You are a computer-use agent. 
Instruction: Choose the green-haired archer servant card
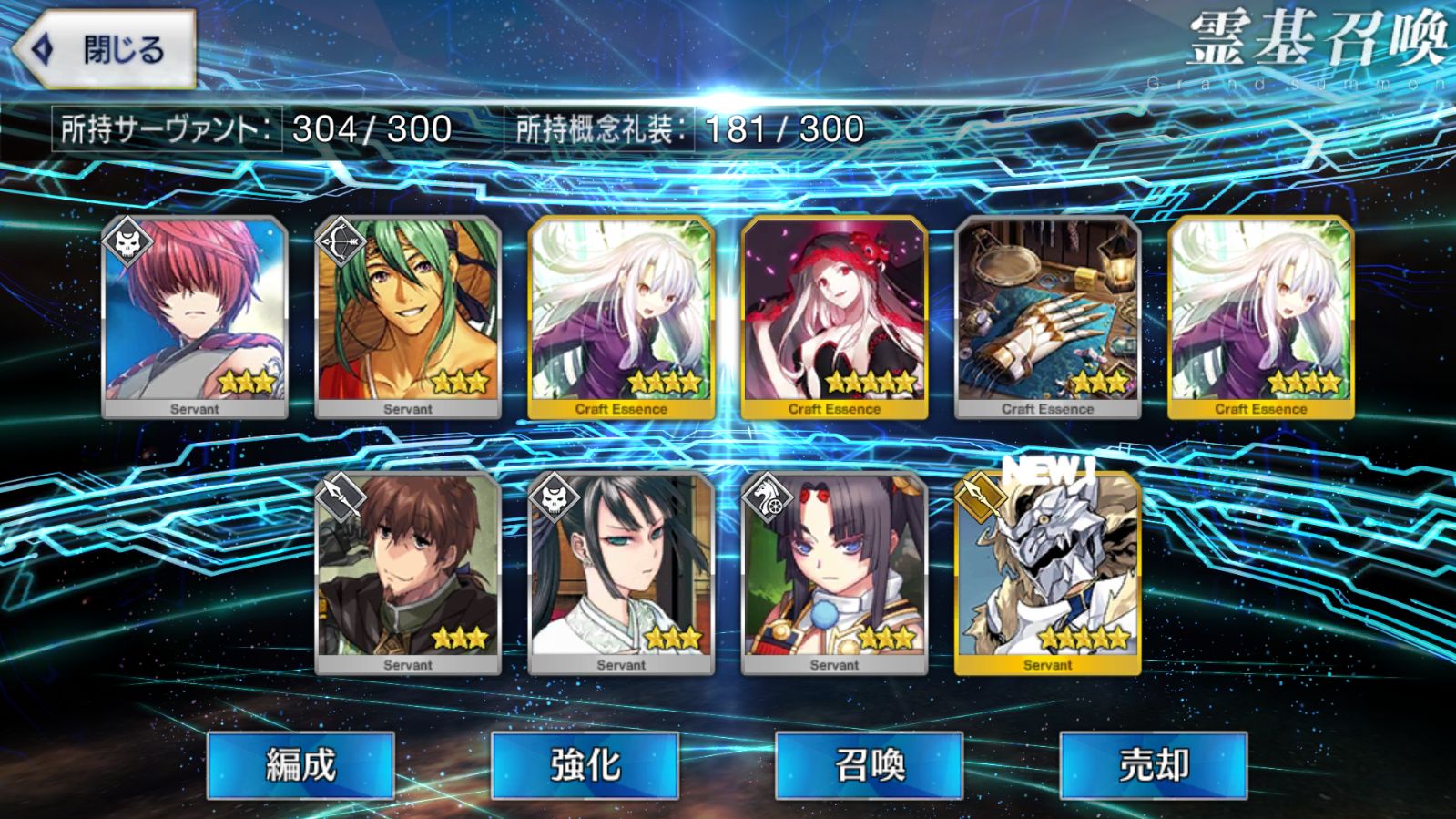(408, 316)
